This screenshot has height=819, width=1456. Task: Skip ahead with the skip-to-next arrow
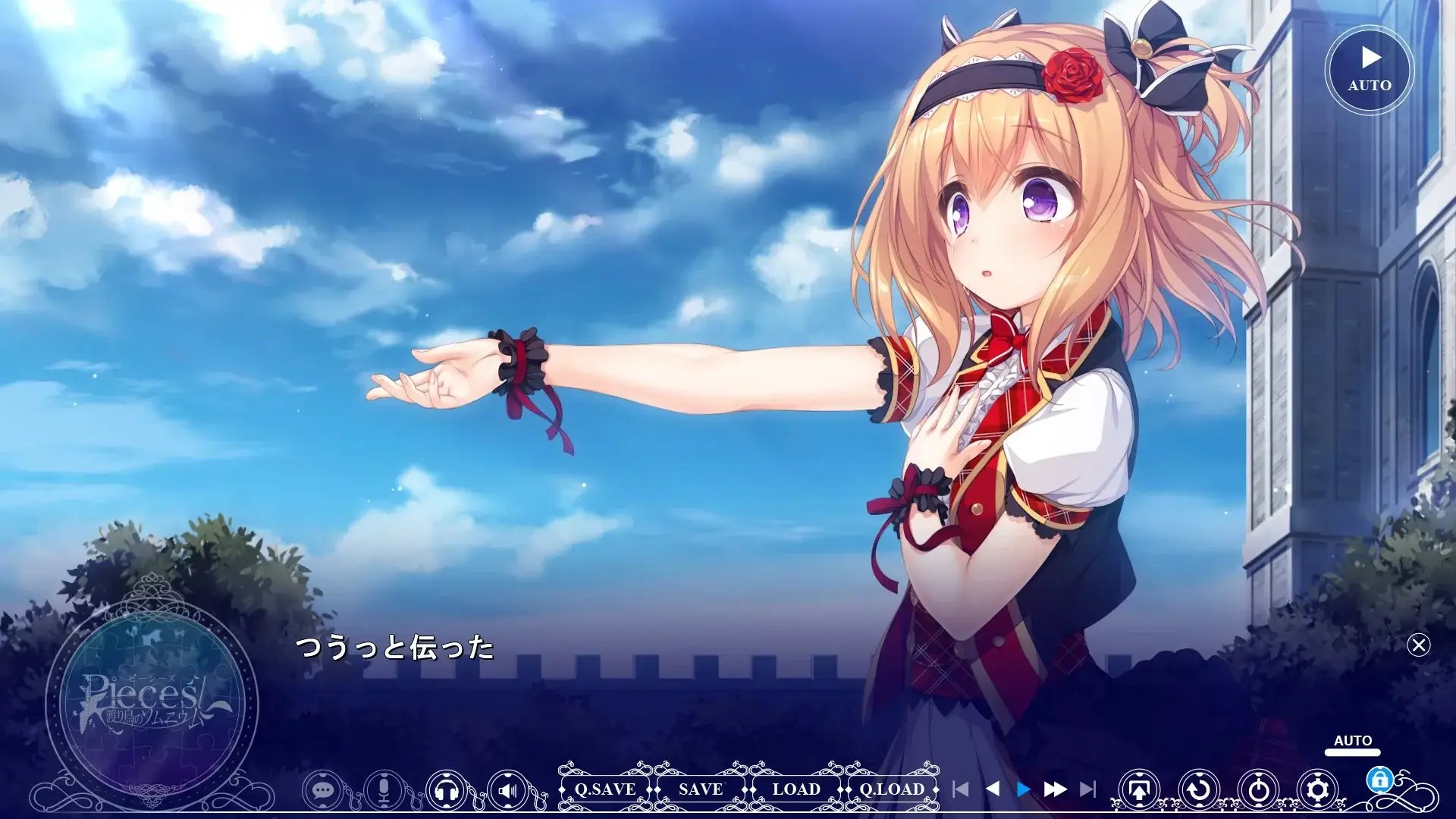click(x=1087, y=789)
